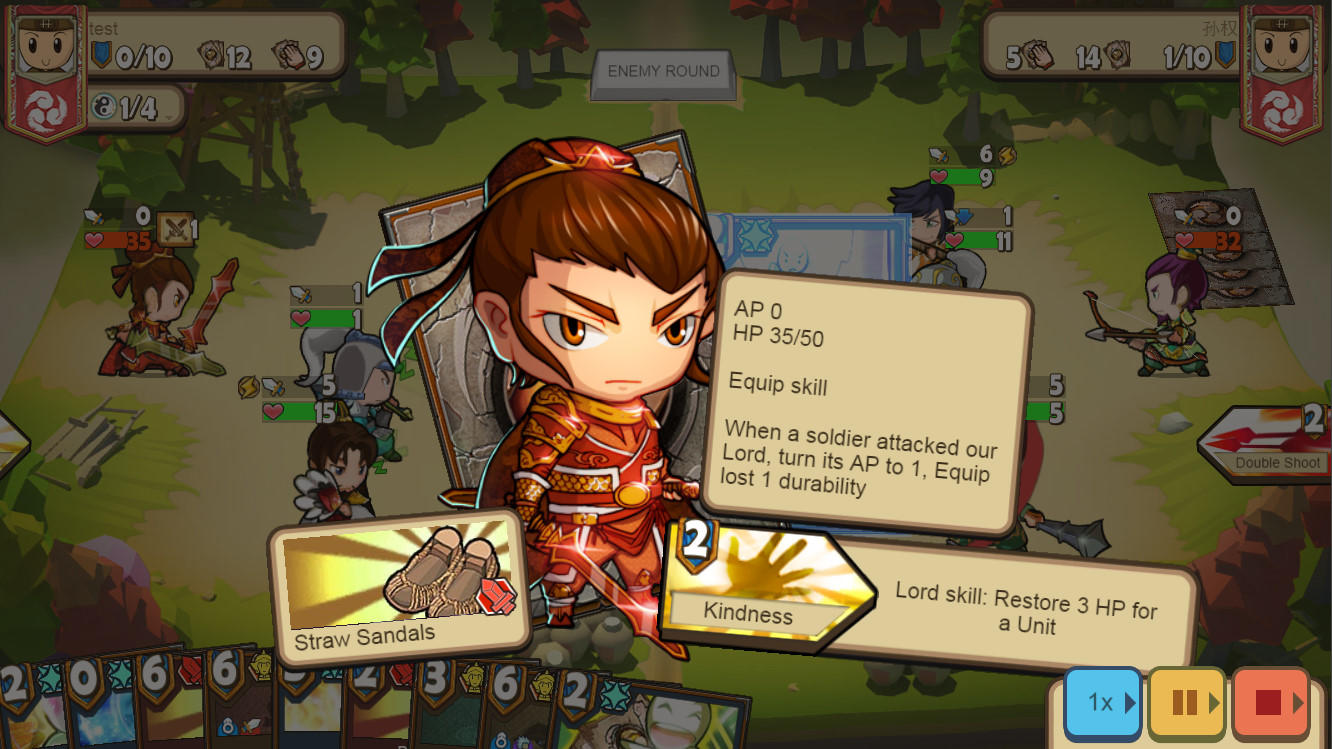
Task: Click the energy 1/4 counter icon
Action: coord(105,104)
